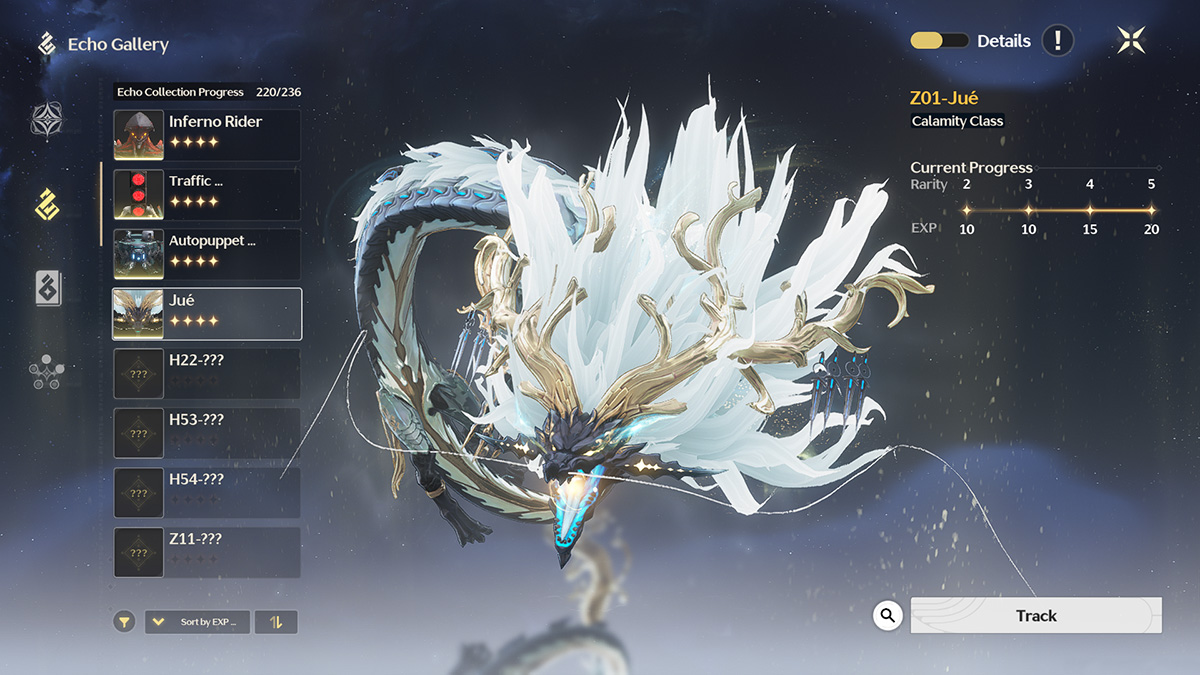This screenshot has width=1200, height=675.
Task: Open the Autopuppet echo entry
Action: tap(207, 254)
